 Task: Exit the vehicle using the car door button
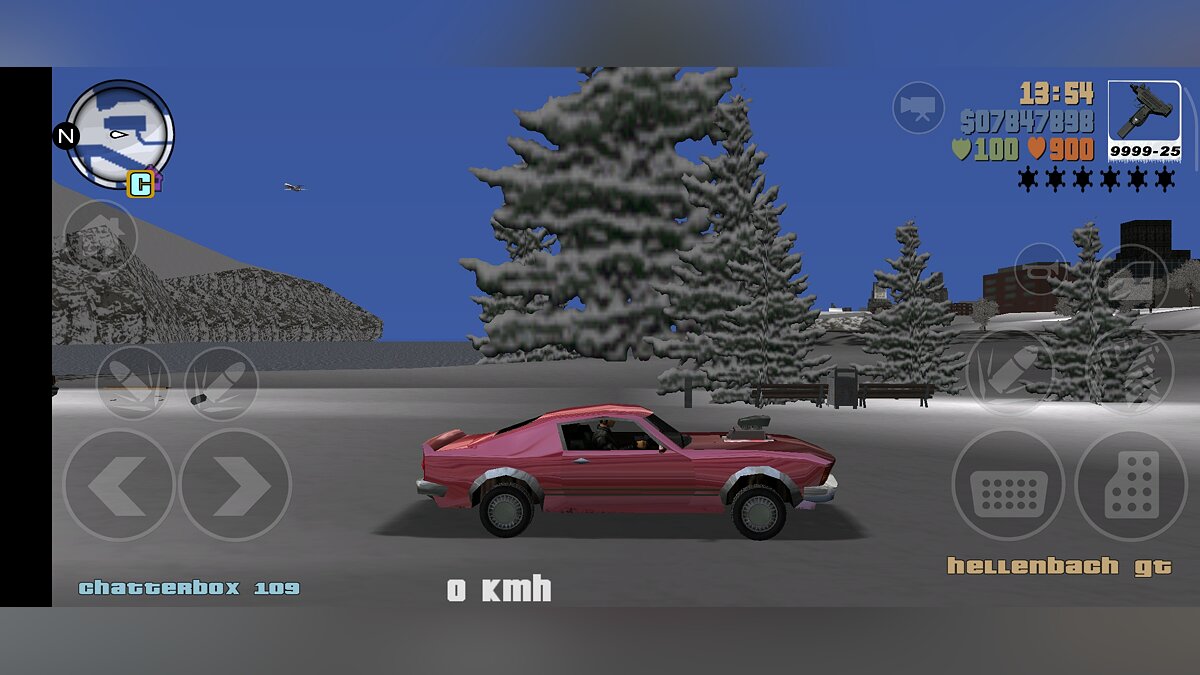1132,277
